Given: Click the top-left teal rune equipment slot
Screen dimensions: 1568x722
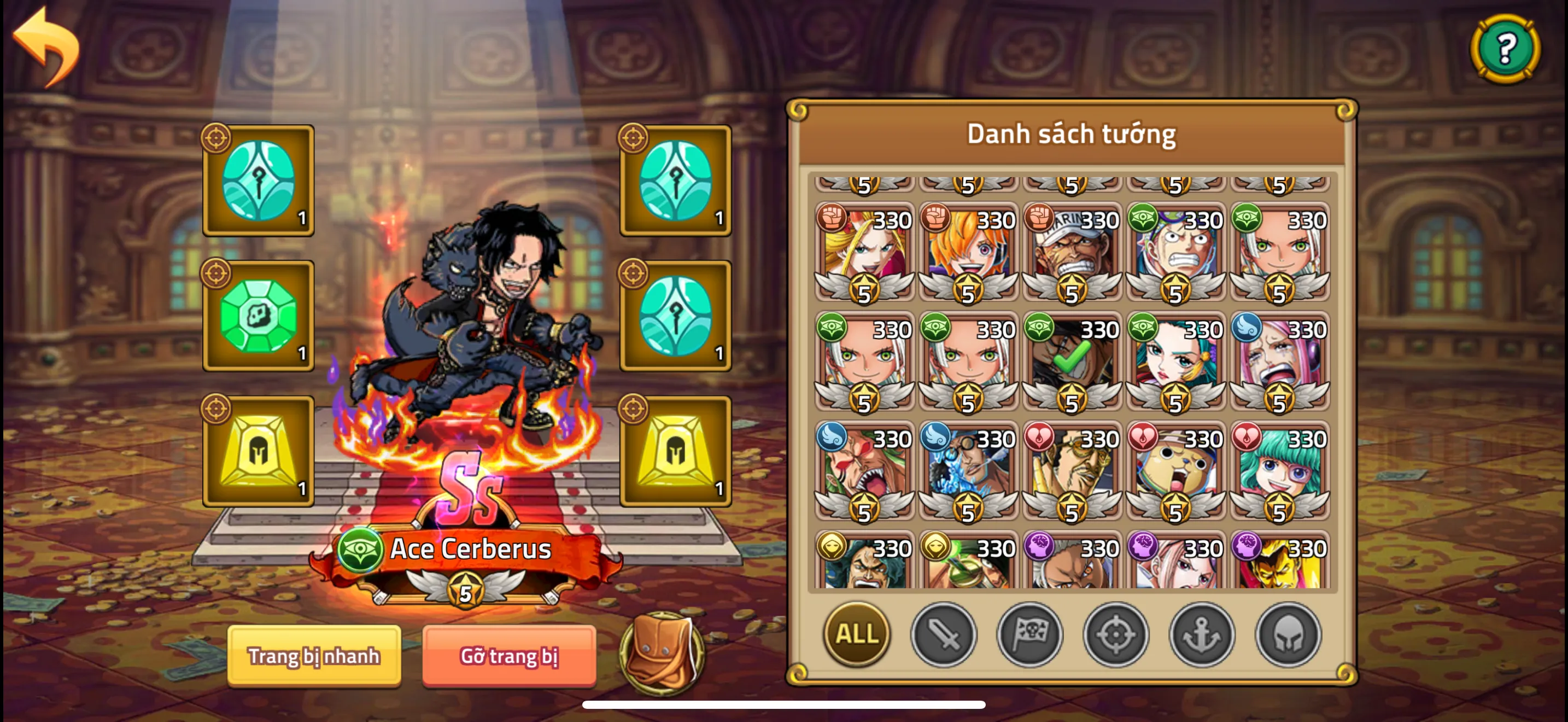Looking at the screenshot, I should (259, 180).
